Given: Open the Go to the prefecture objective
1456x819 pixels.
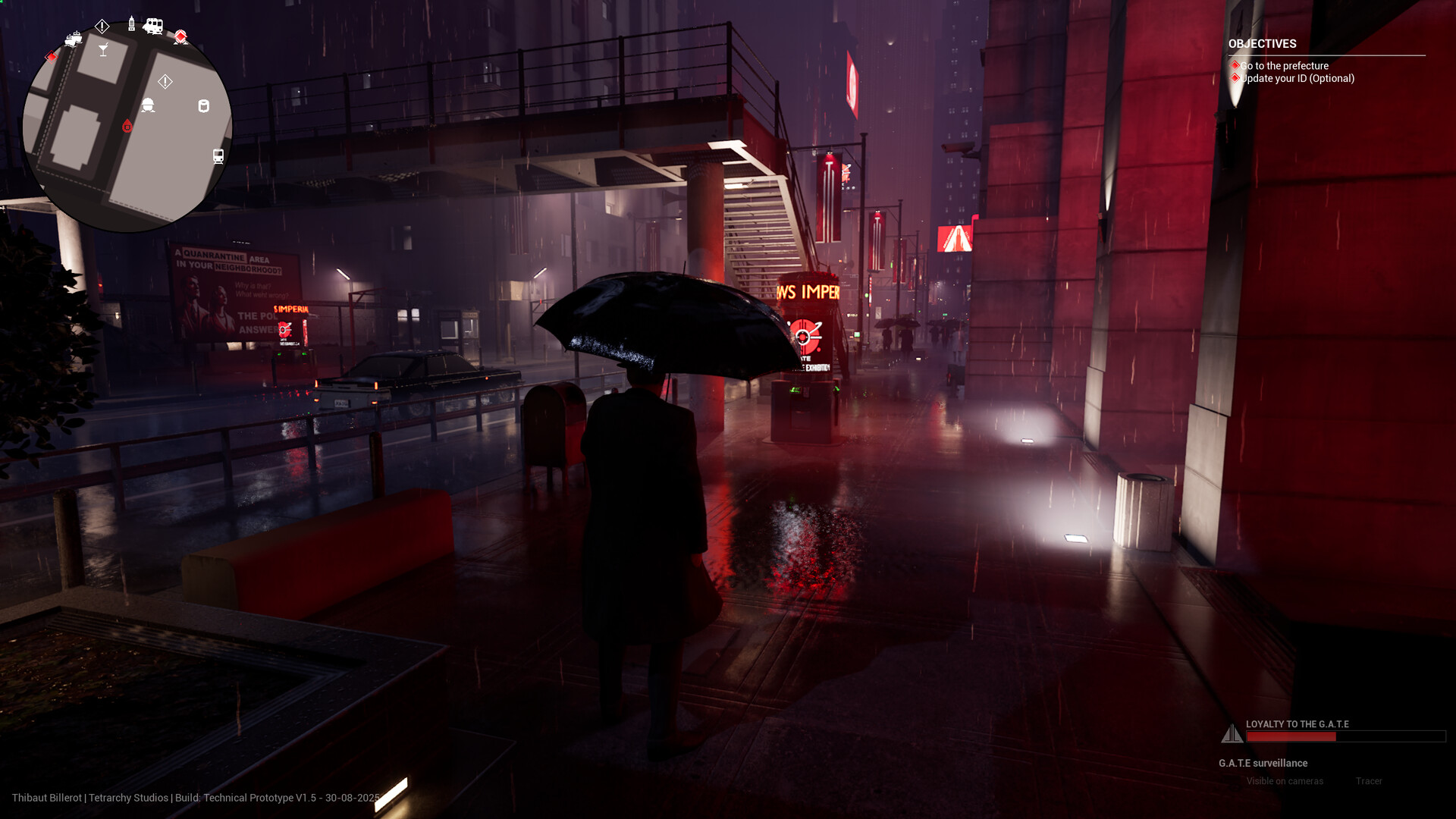Looking at the screenshot, I should 1284,66.
